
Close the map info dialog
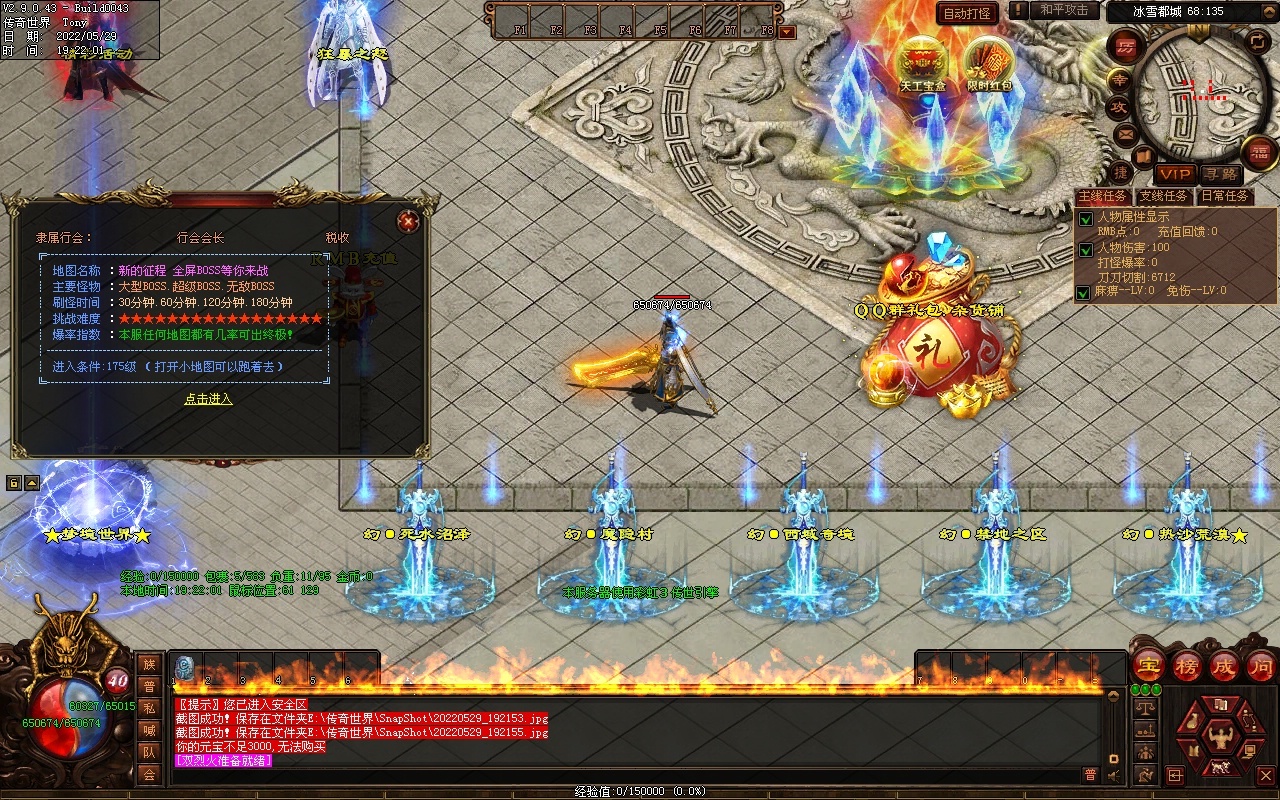(407, 221)
